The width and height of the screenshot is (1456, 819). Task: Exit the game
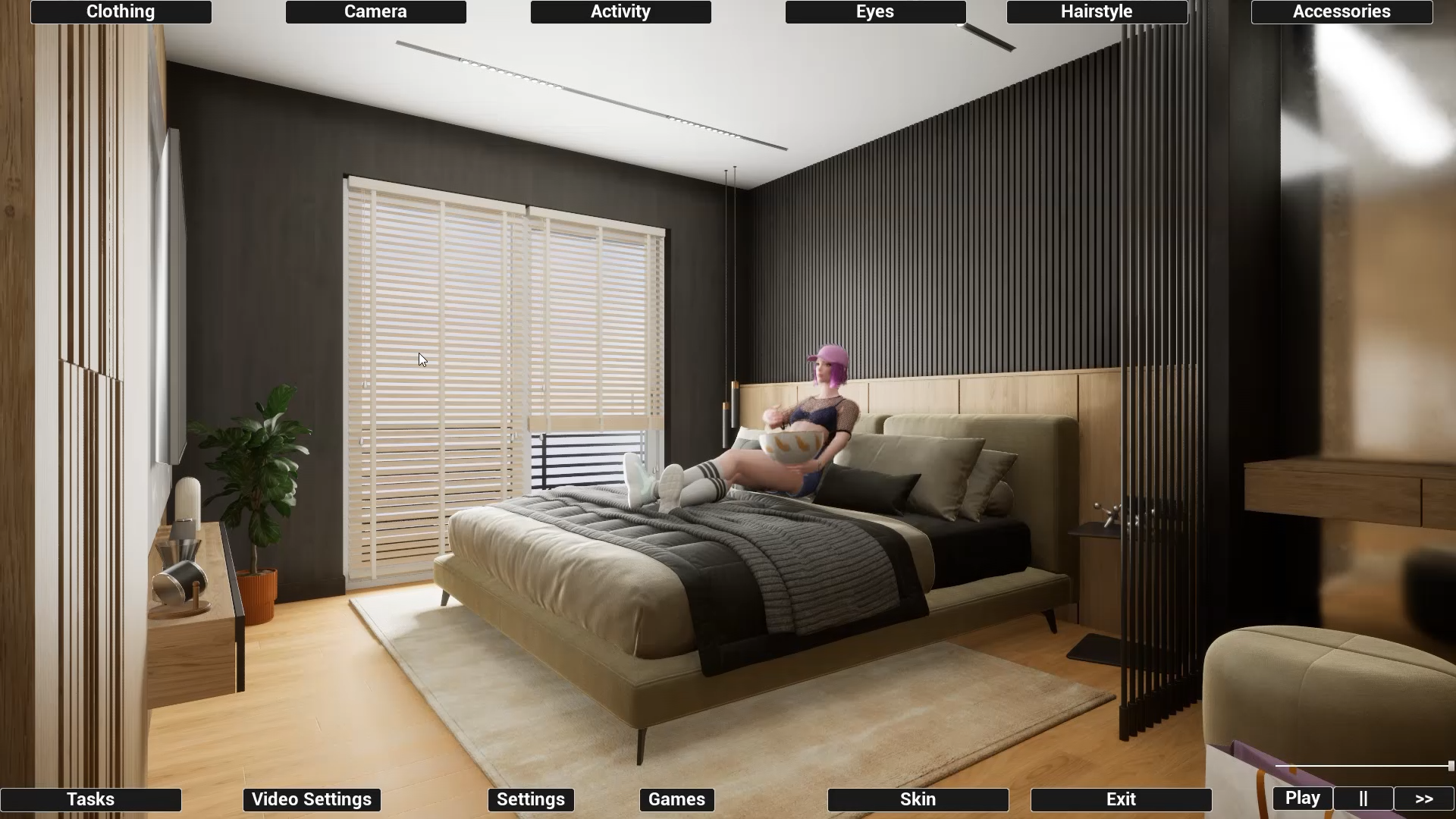click(x=1120, y=799)
